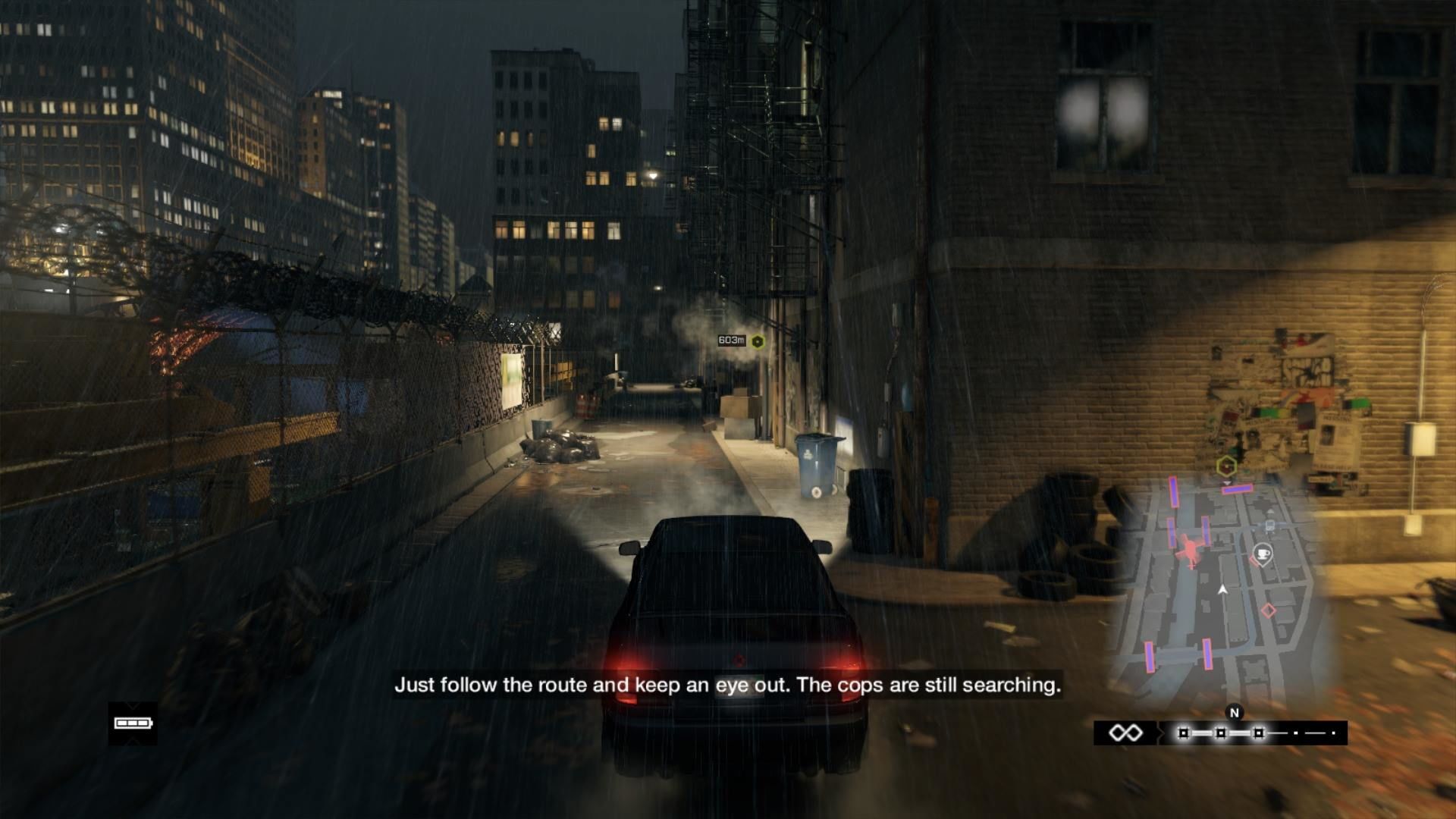Select the white player arrow on the minimap
1456x819 pixels.
(x=1223, y=589)
